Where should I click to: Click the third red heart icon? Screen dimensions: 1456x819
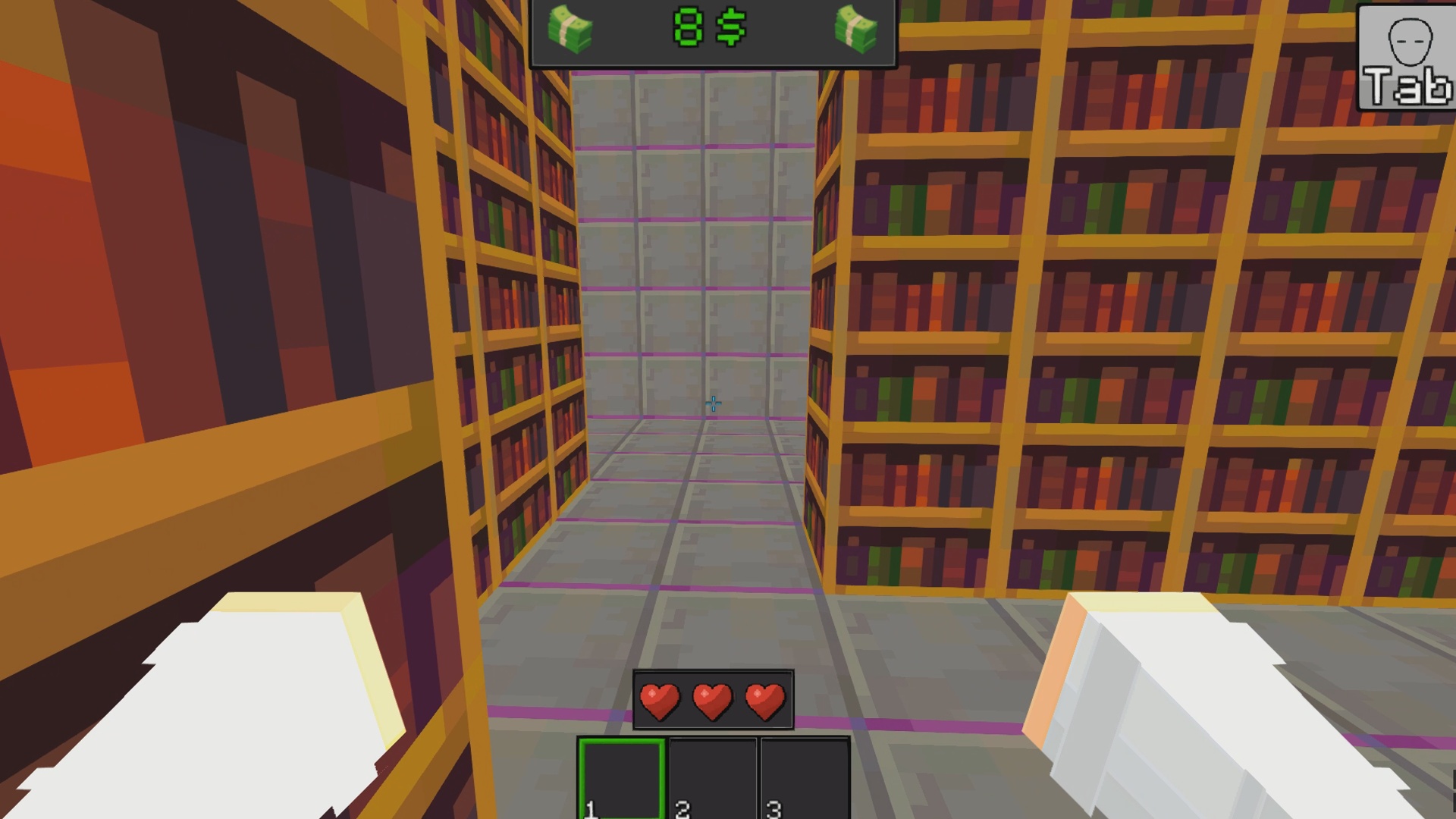coord(764,700)
